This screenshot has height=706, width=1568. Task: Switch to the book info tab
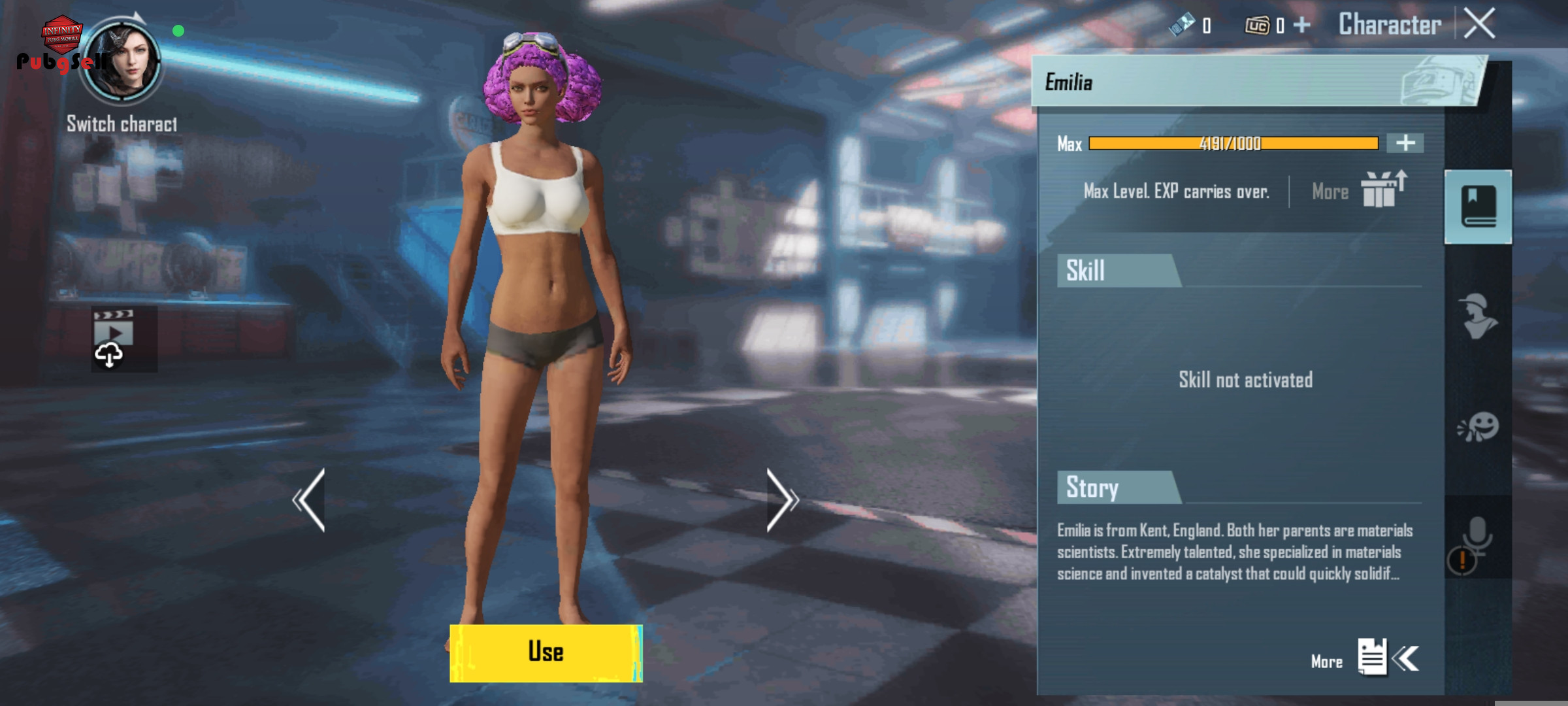click(x=1478, y=207)
